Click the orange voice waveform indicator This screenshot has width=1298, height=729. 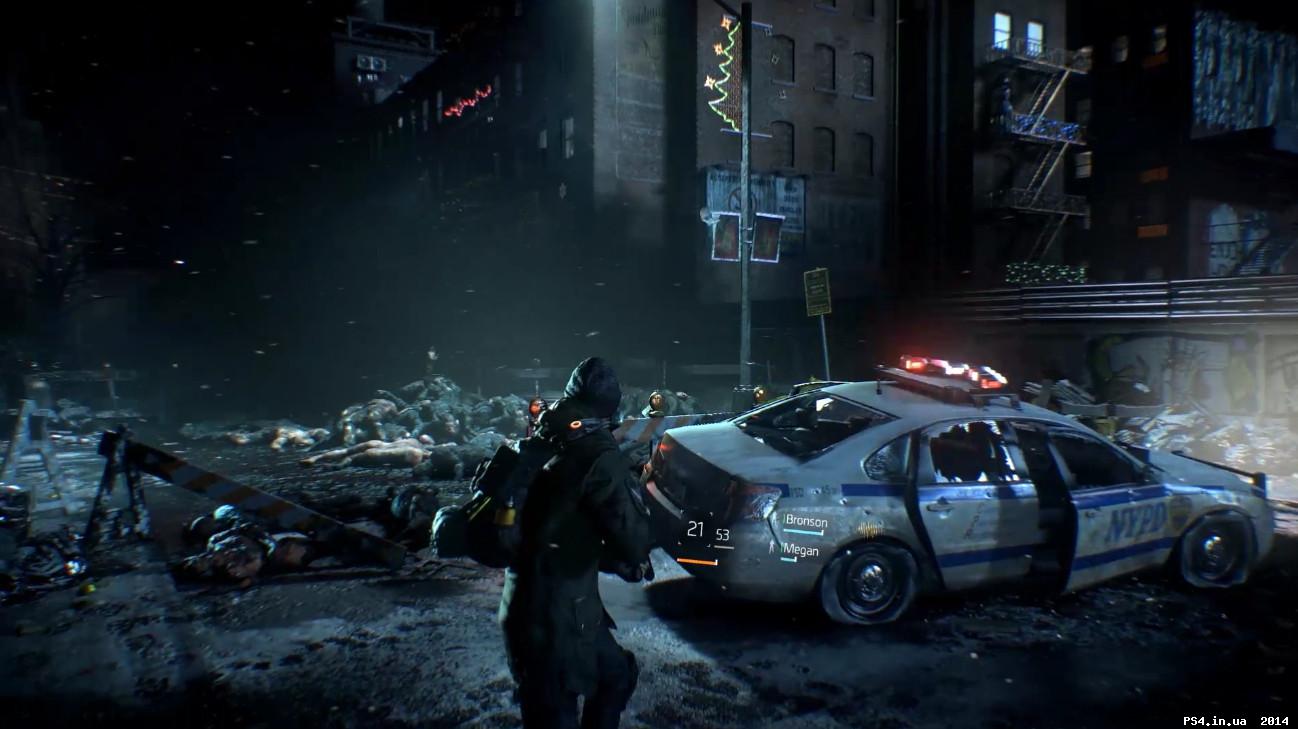pos(868,529)
